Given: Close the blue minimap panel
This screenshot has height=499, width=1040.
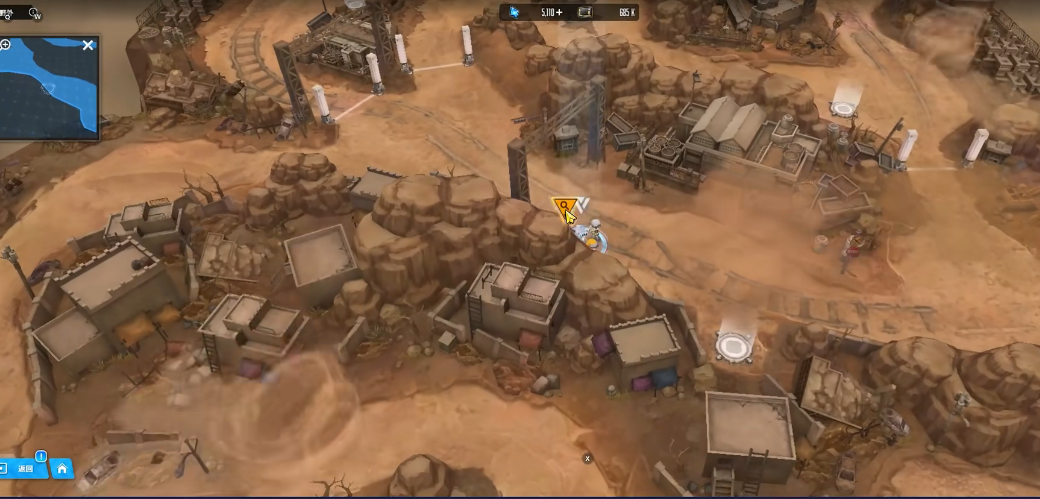Looking at the screenshot, I should coord(88,45).
